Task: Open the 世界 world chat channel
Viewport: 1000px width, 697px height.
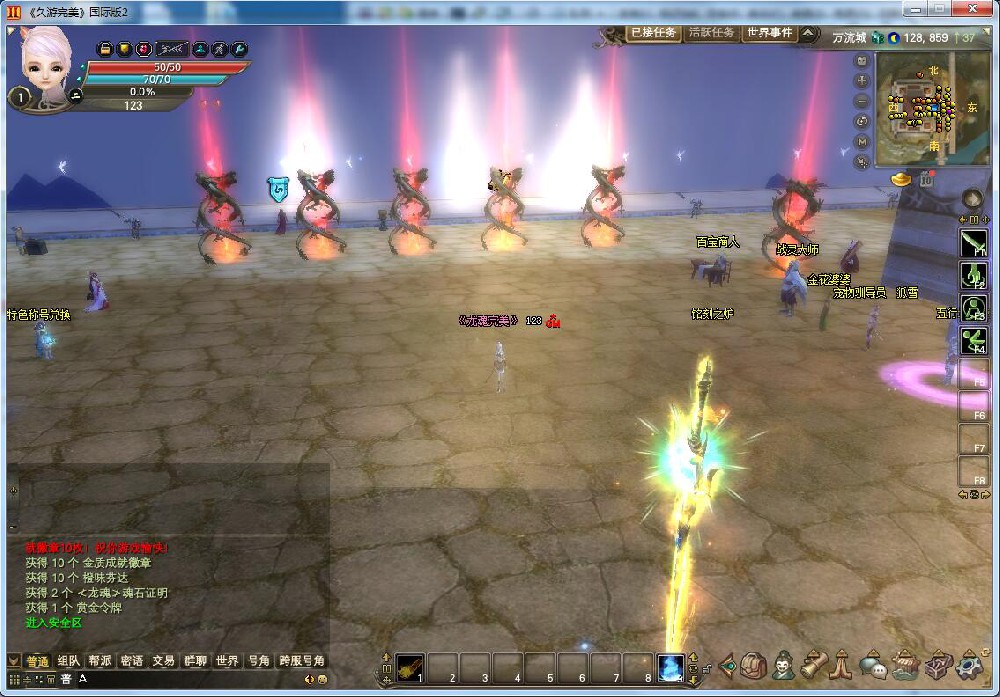Action: (227, 661)
